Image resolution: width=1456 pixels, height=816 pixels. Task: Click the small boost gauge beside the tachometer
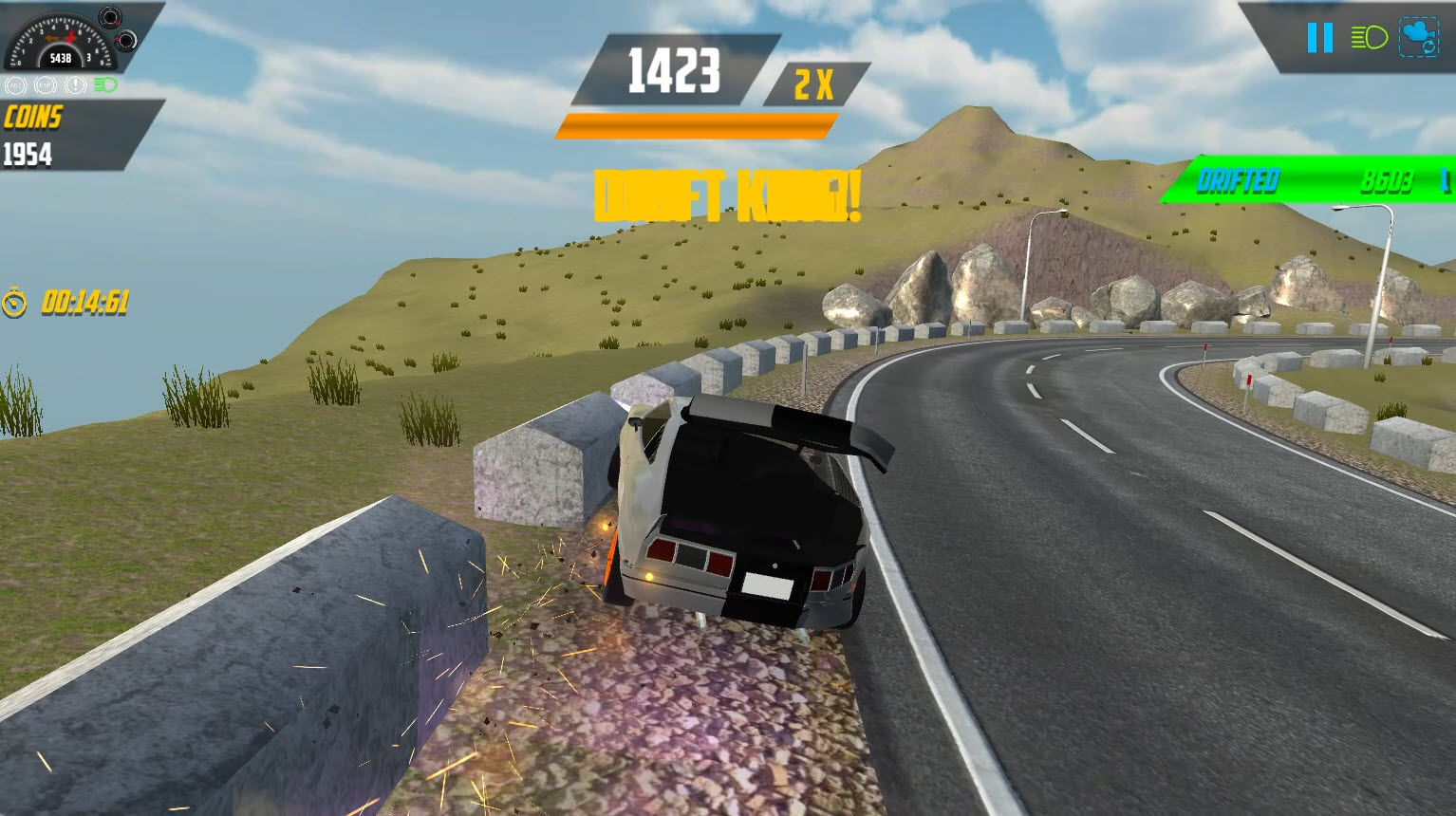[x=110, y=17]
